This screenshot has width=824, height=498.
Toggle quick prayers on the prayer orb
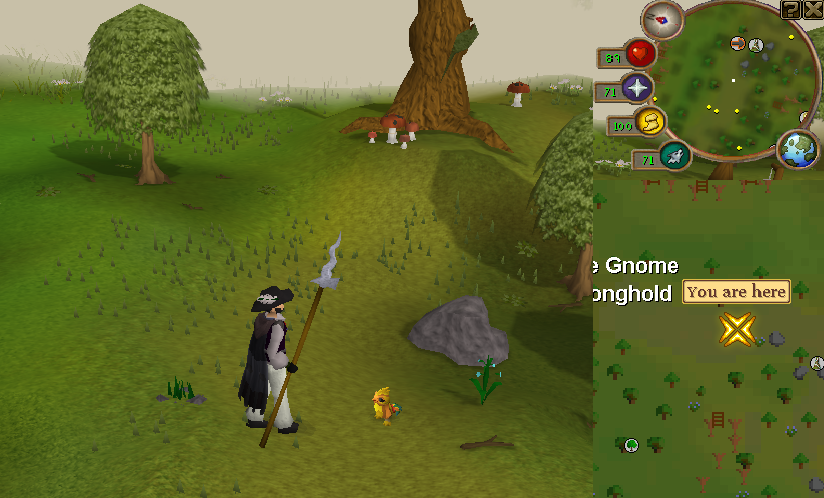(x=636, y=88)
